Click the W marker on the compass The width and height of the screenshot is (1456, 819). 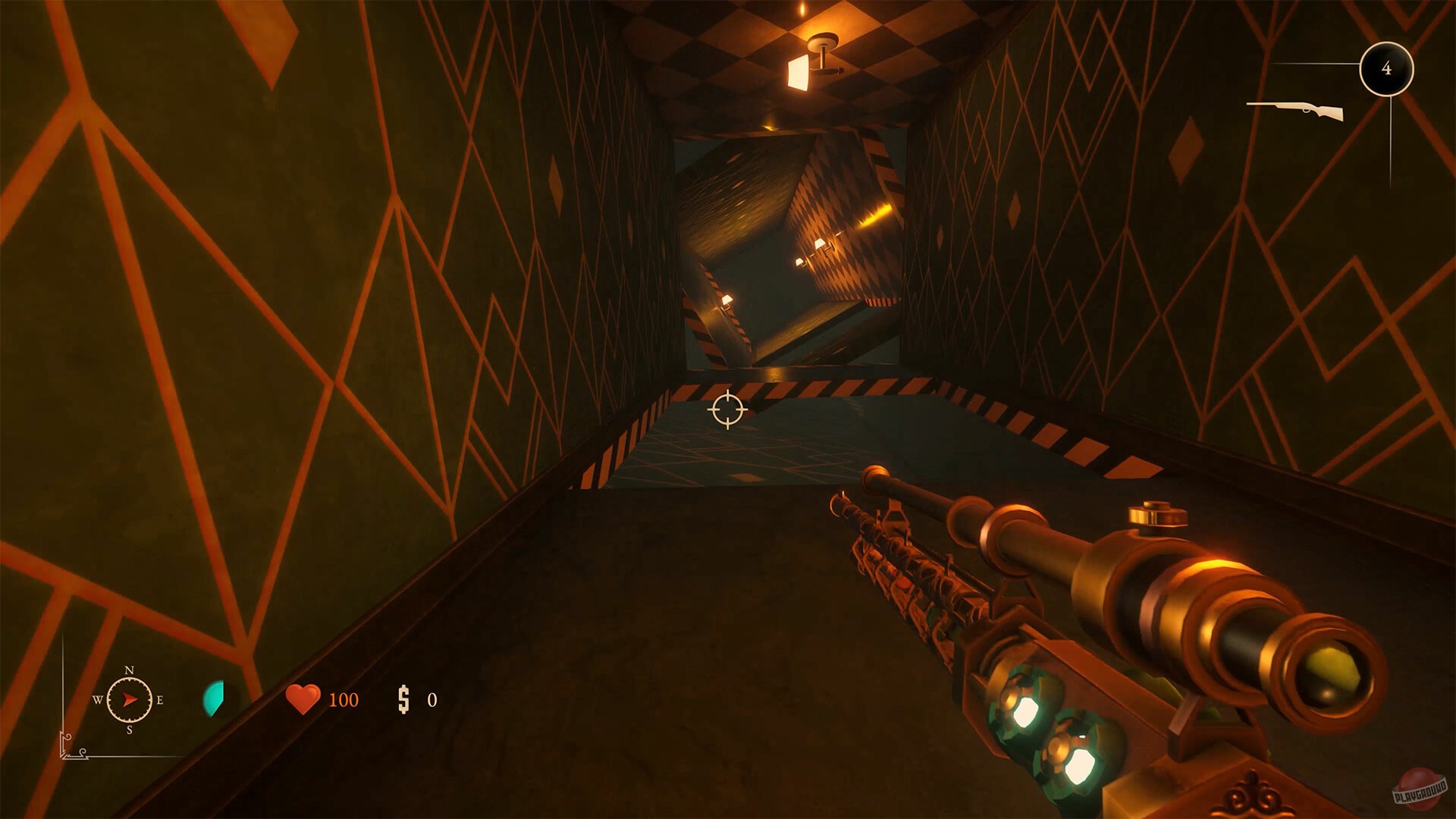click(x=98, y=701)
